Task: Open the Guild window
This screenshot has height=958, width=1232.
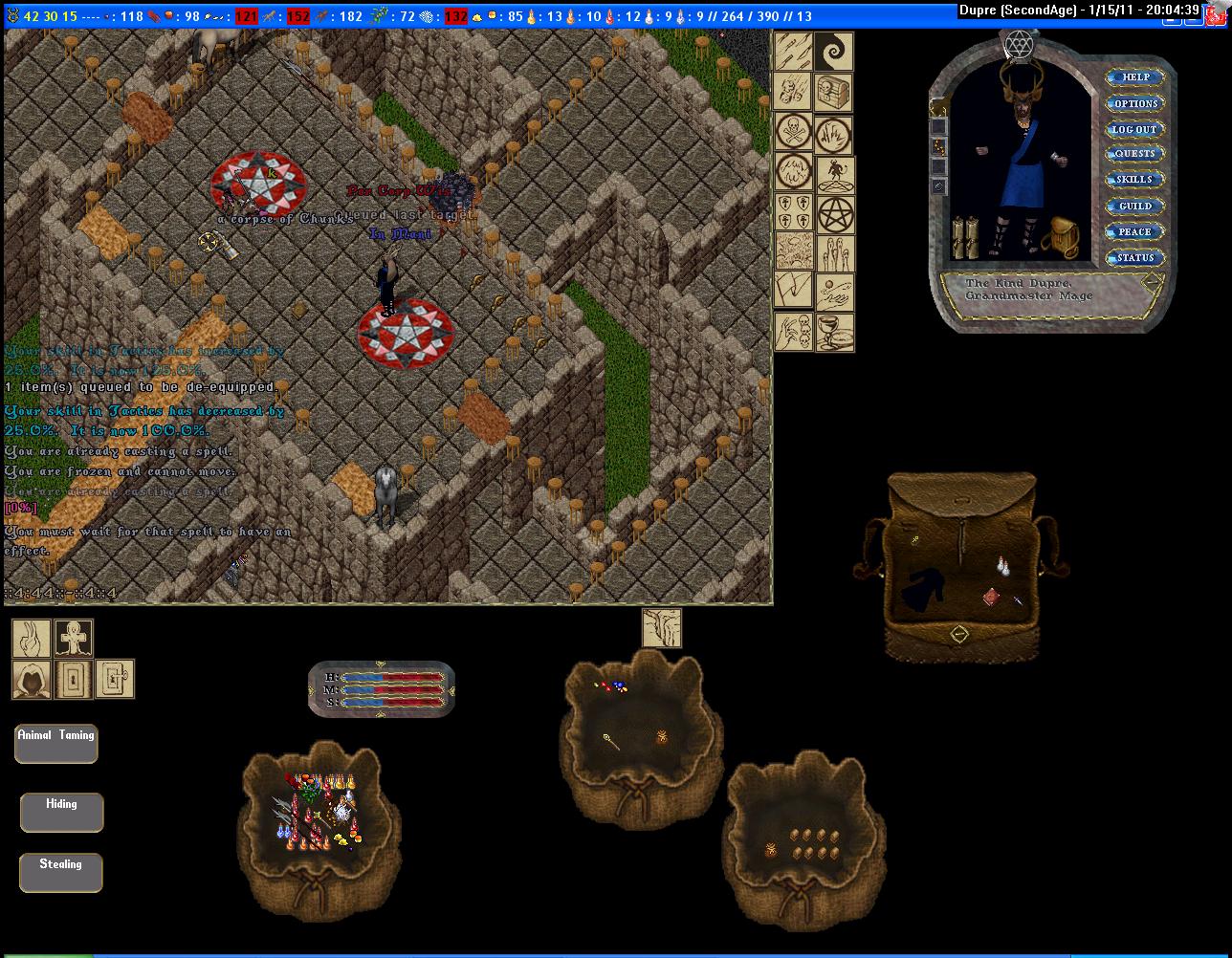Action: click(x=1134, y=206)
